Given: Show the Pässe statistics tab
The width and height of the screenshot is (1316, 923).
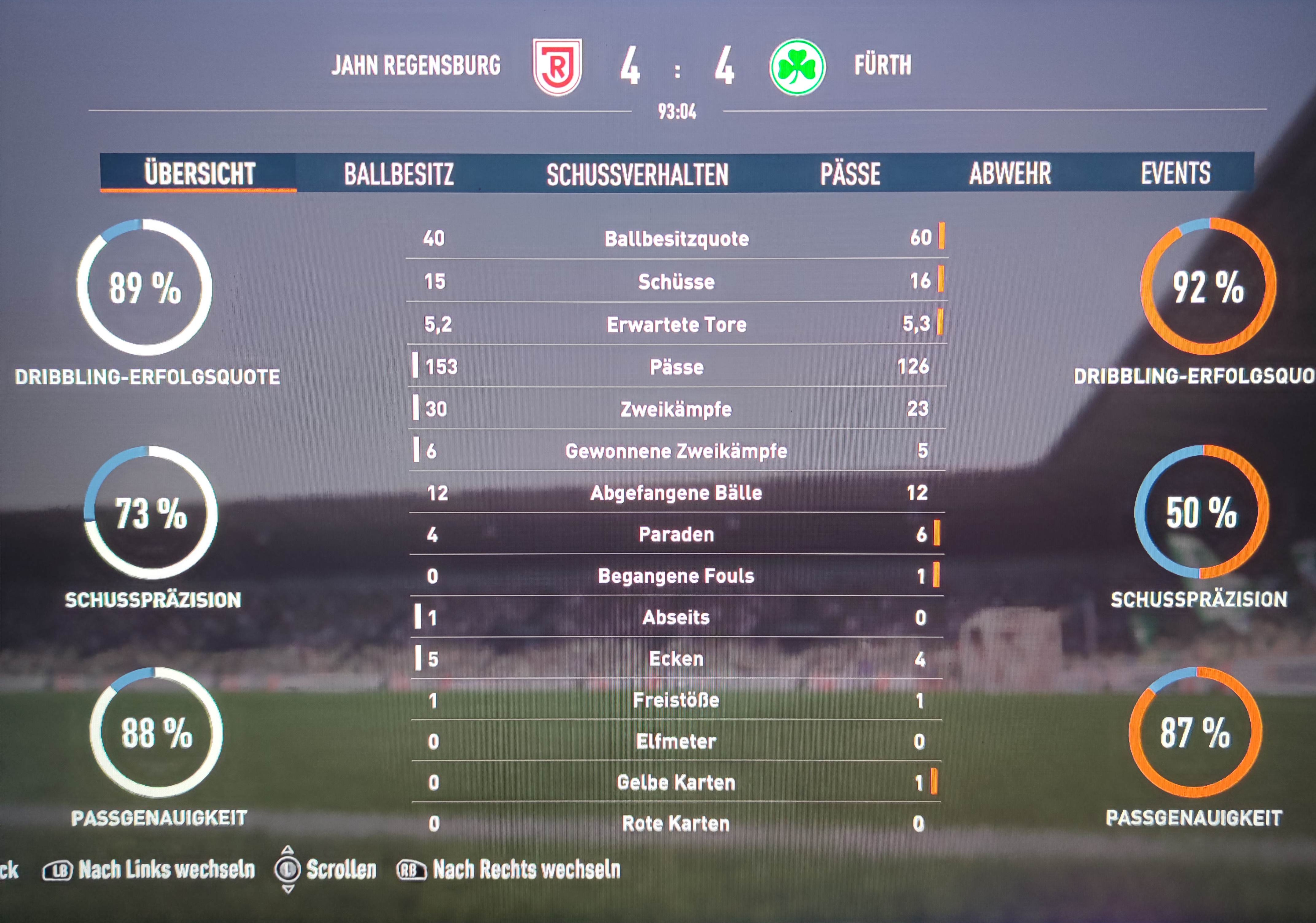Looking at the screenshot, I should click(850, 173).
